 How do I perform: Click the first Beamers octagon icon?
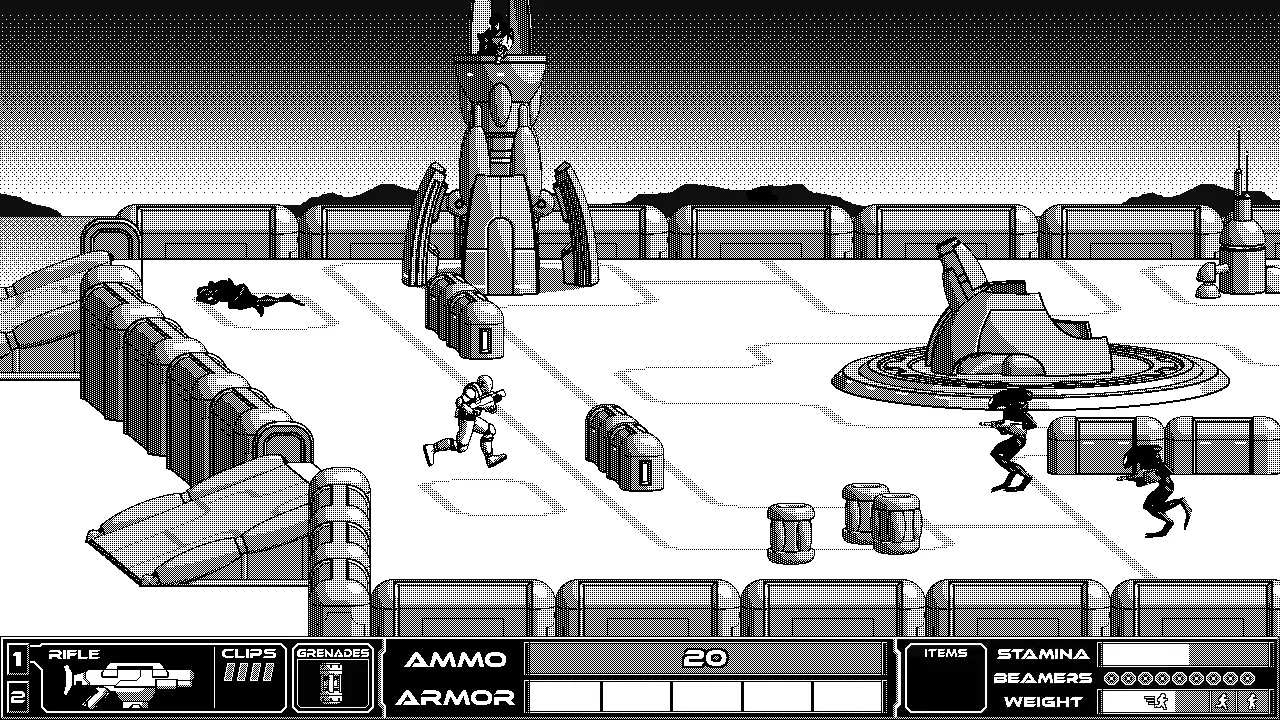point(1112,679)
